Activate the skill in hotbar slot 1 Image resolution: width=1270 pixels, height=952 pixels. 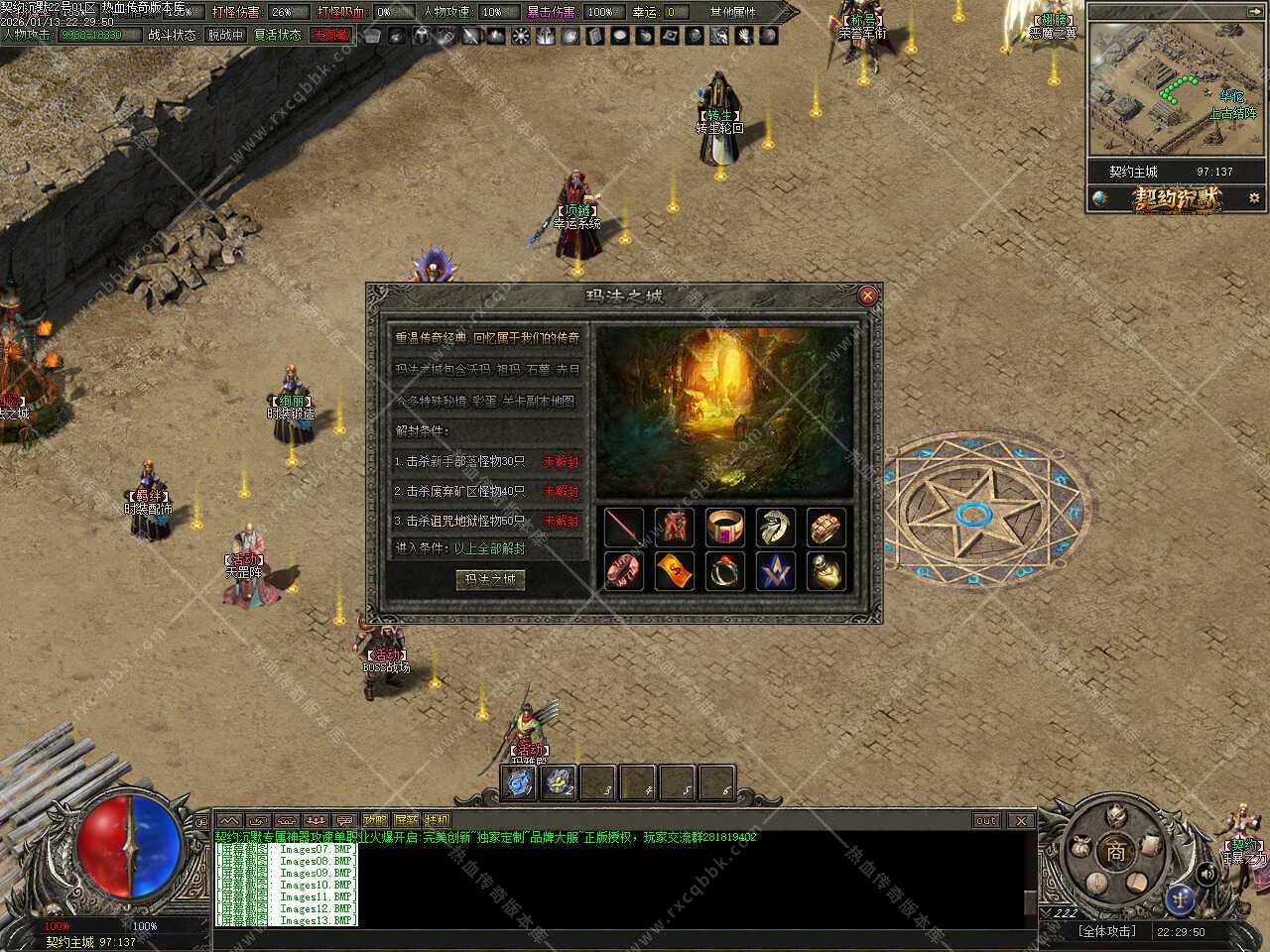tap(520, 782)
